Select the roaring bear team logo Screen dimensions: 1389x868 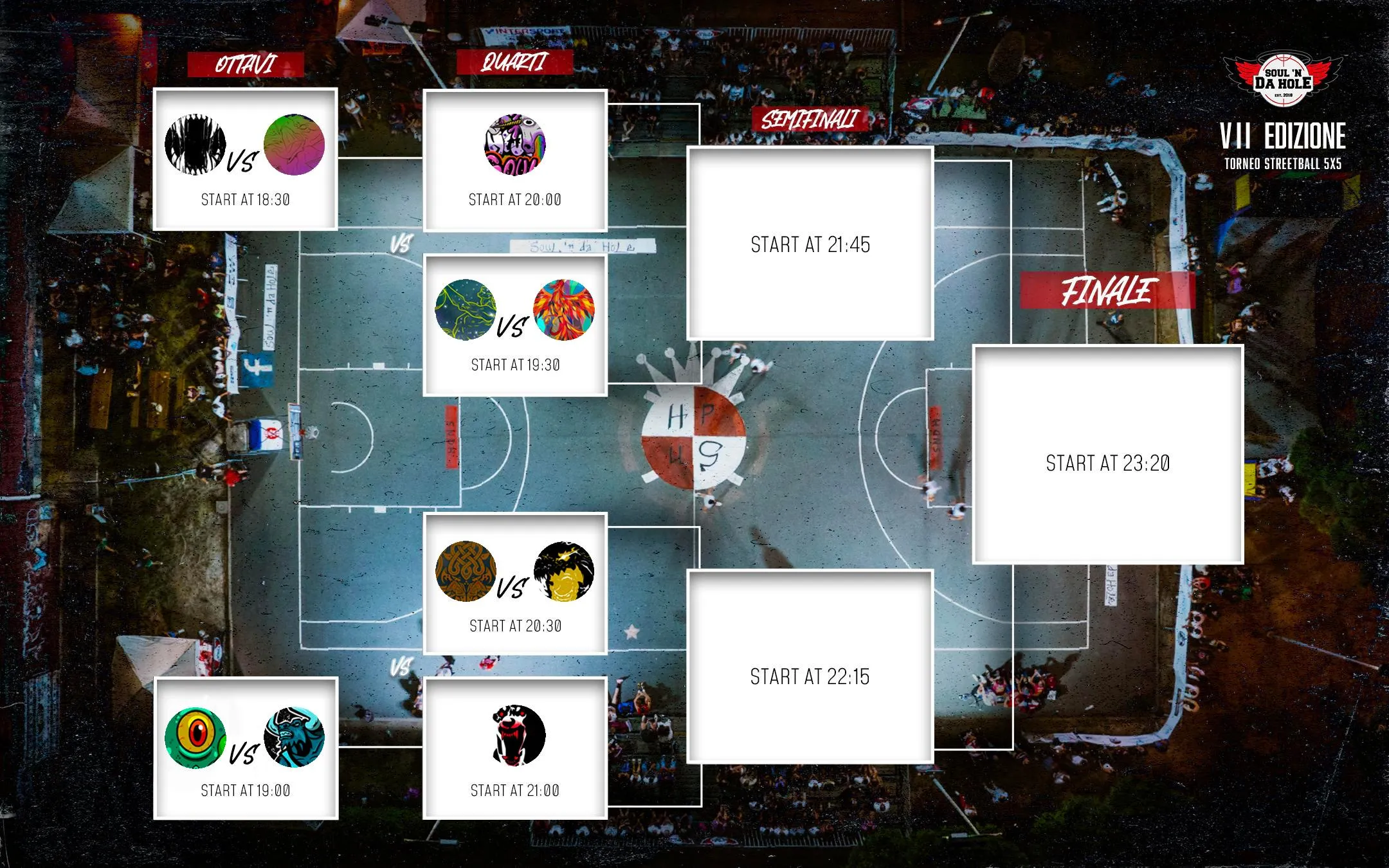(514, 736)
